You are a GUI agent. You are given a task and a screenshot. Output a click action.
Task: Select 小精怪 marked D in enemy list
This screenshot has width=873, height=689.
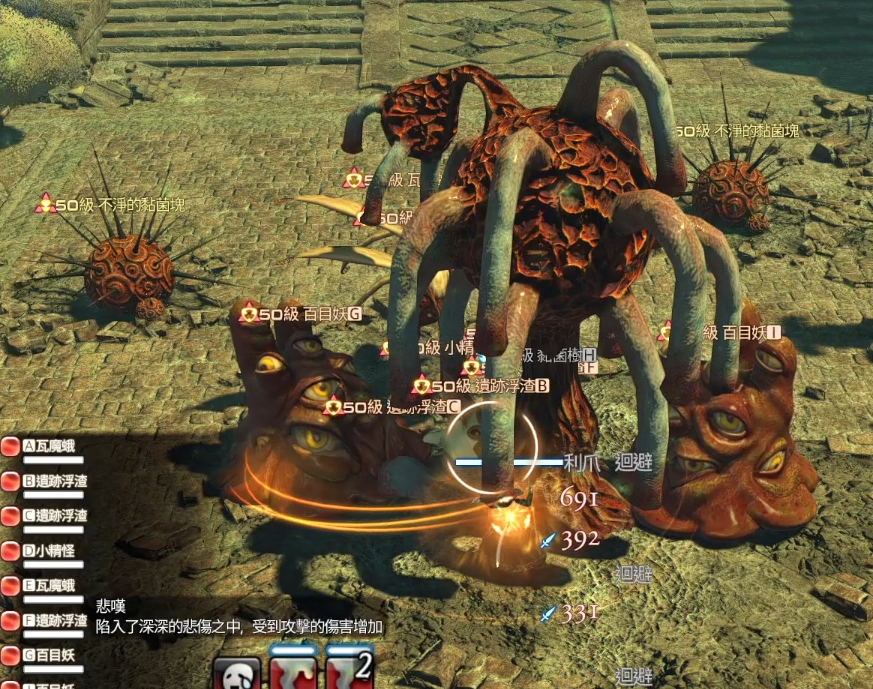coord(52,551)
